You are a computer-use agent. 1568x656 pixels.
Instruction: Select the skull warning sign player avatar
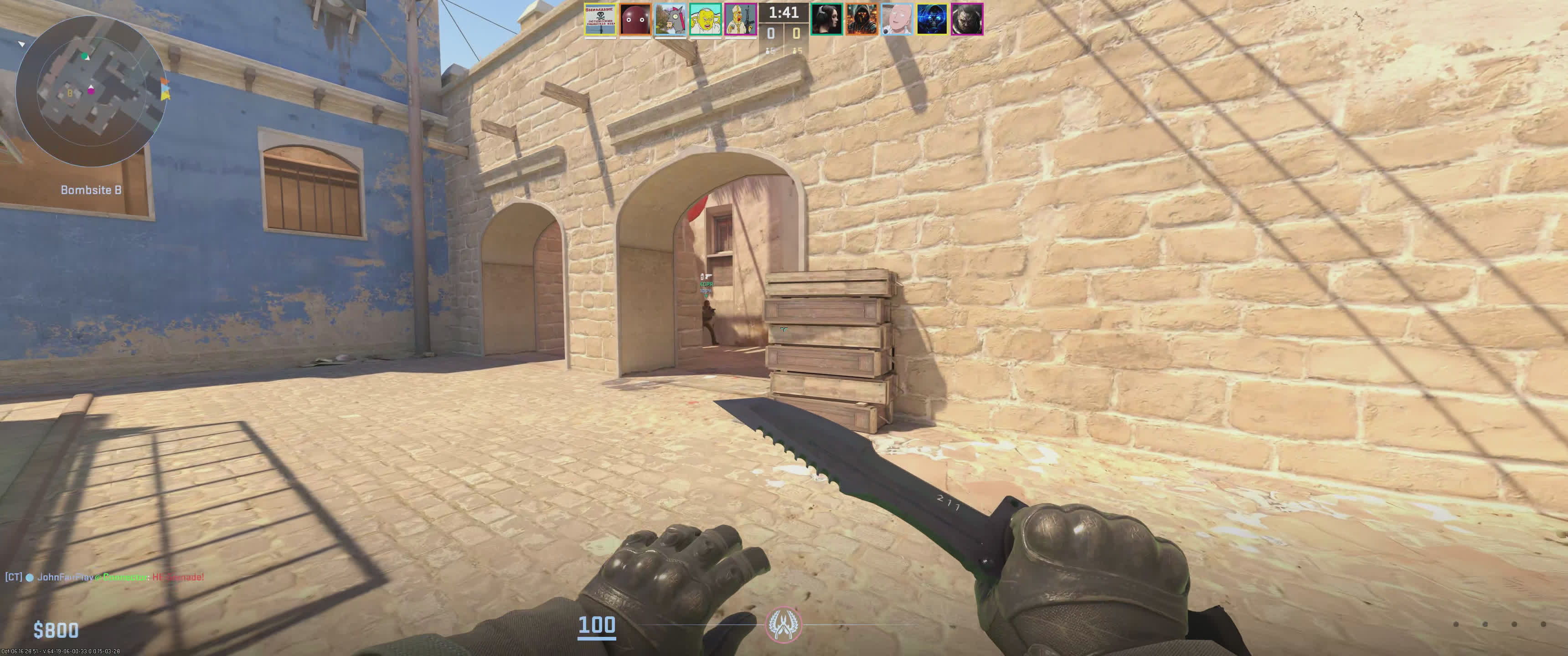[x=600, y=20]
